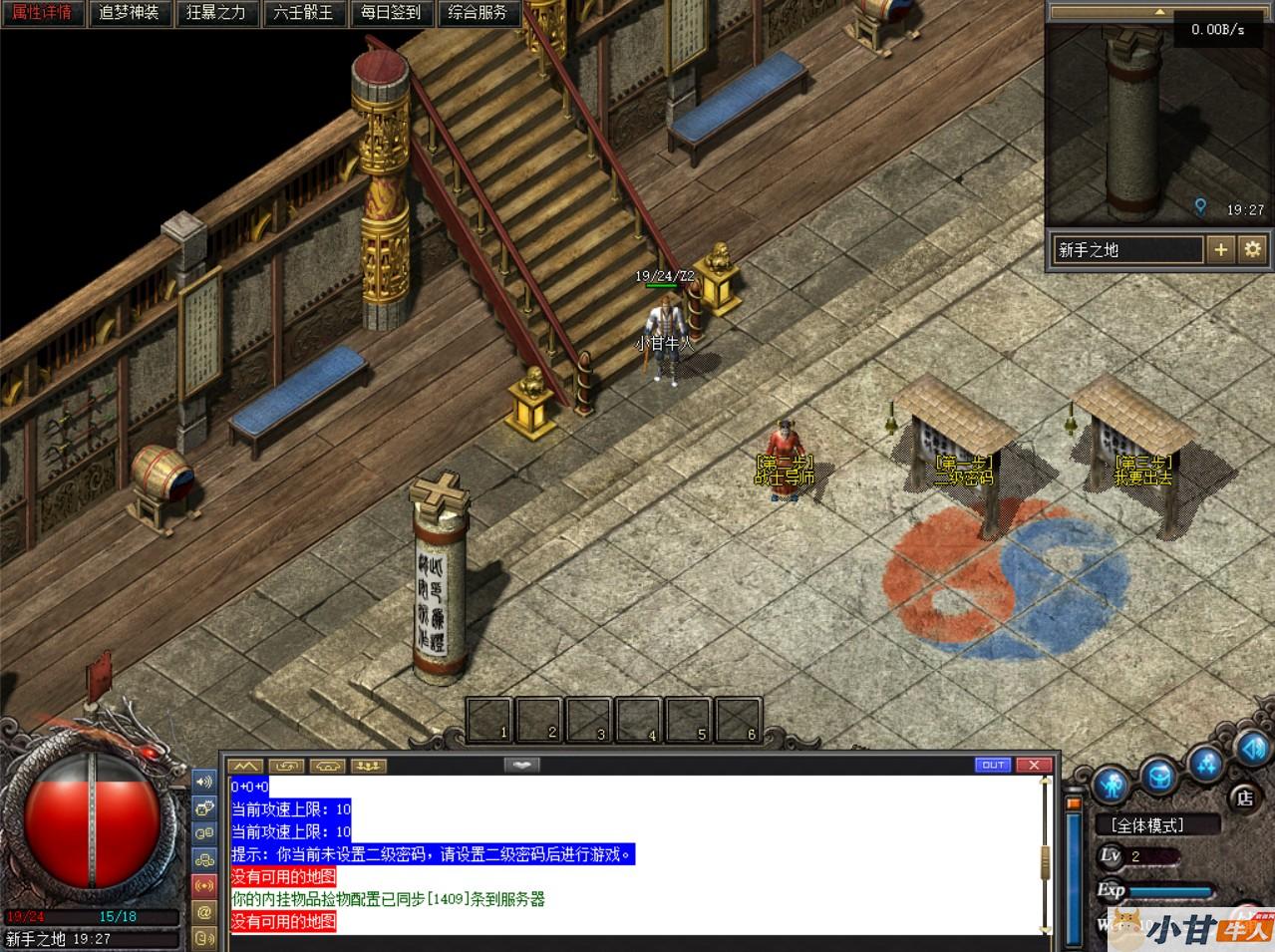Screen dimensions: 1275x952
Task: Open the bag chest icon
Action: (1159, 775)
